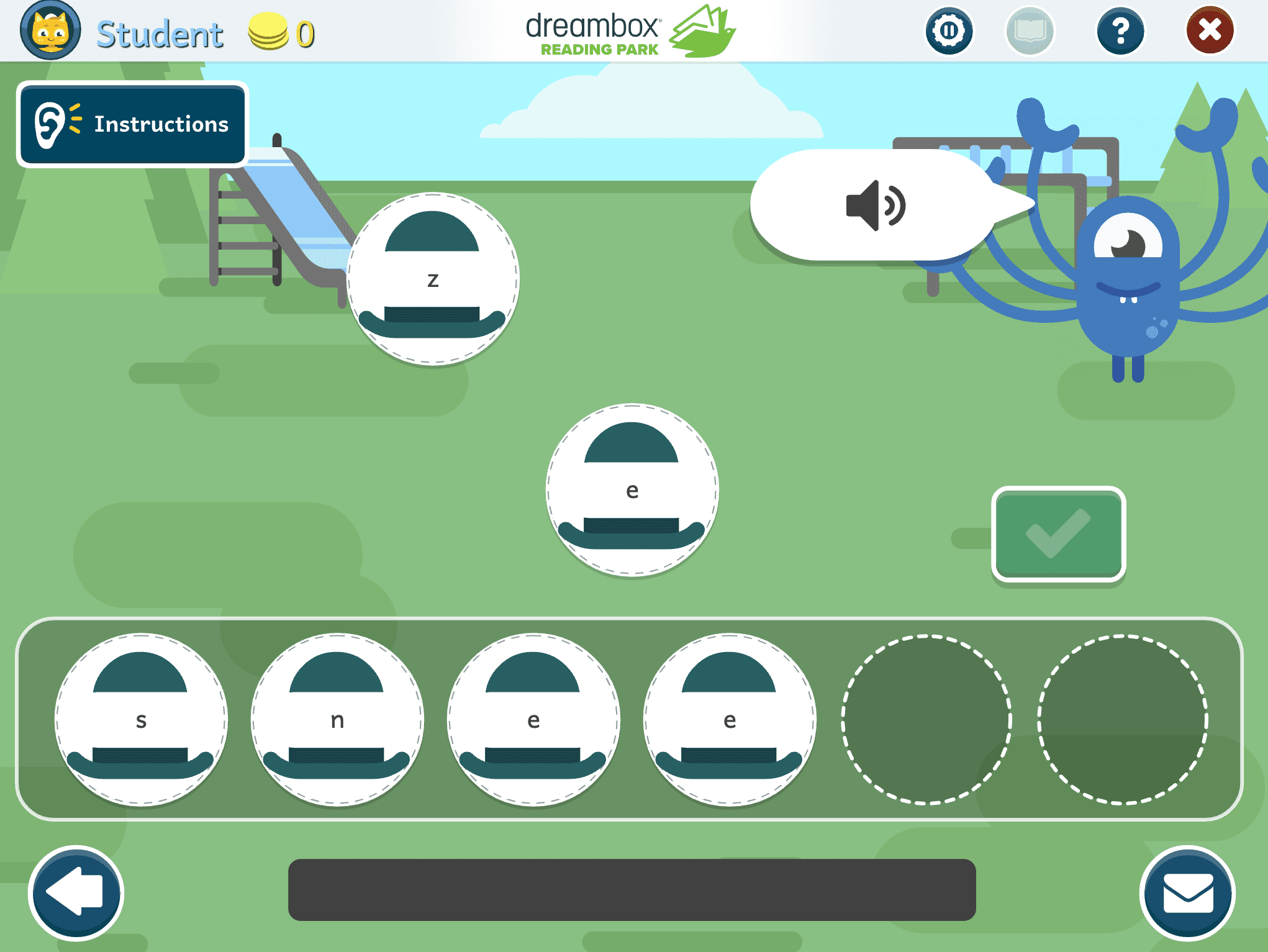Pick the letter s hat tile
Viewport: 1268px width, 952px height.
[141, 720]
